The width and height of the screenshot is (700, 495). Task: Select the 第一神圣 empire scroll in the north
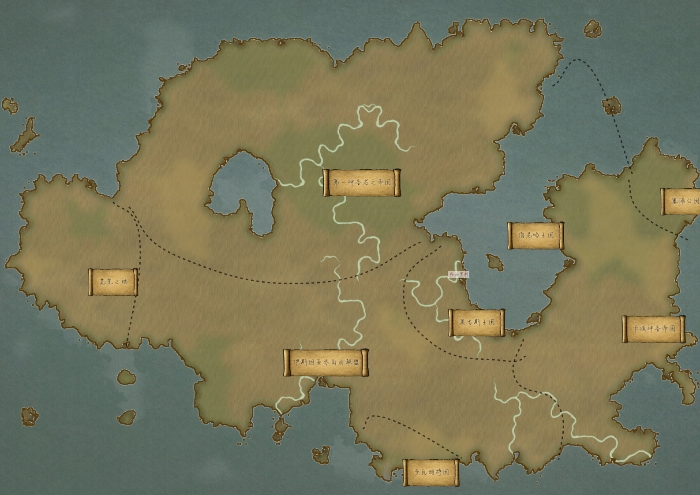[x=361, y=182]
